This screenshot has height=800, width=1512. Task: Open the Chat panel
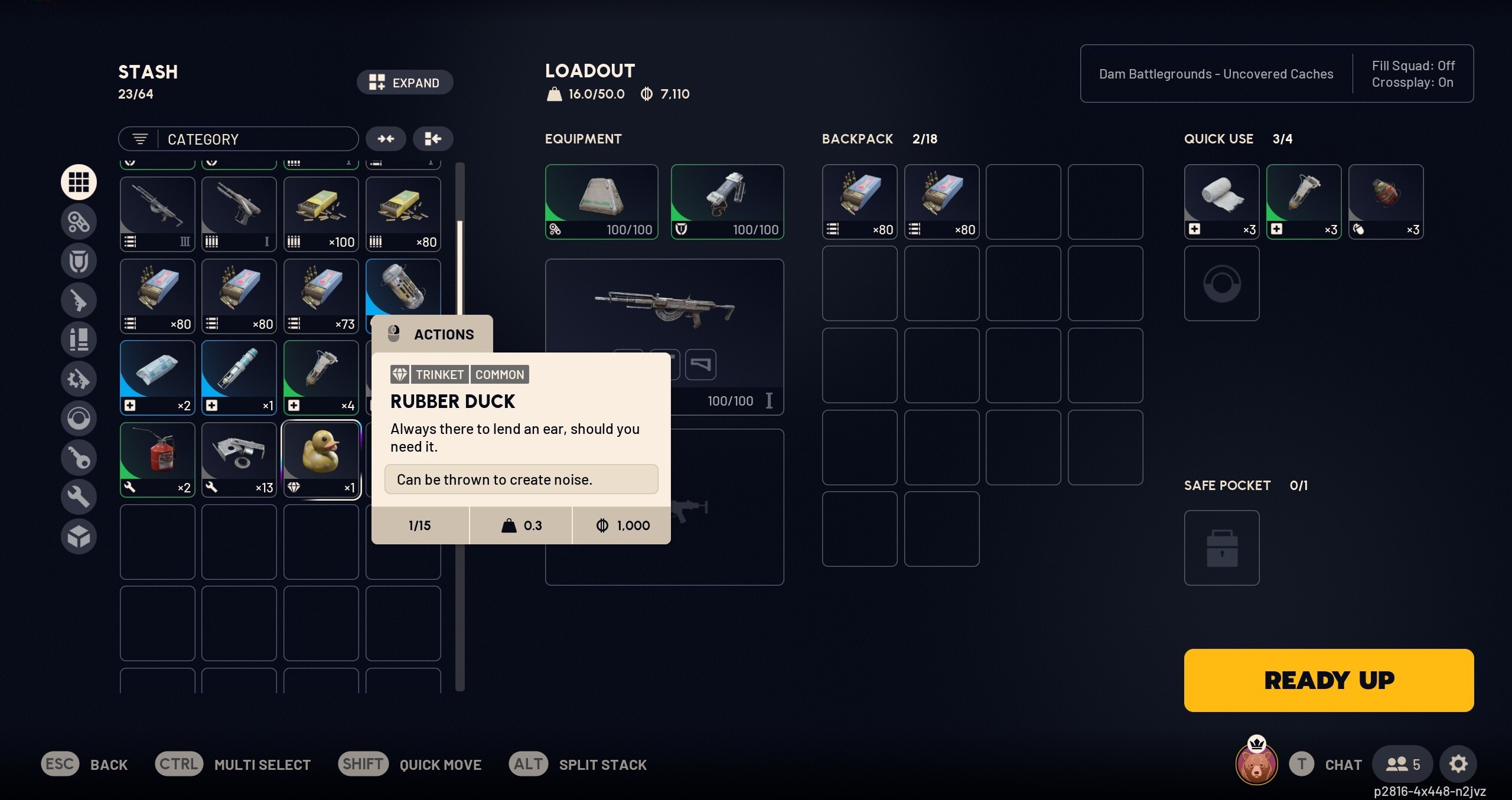pyautogui.click(x=1328, y=763)
